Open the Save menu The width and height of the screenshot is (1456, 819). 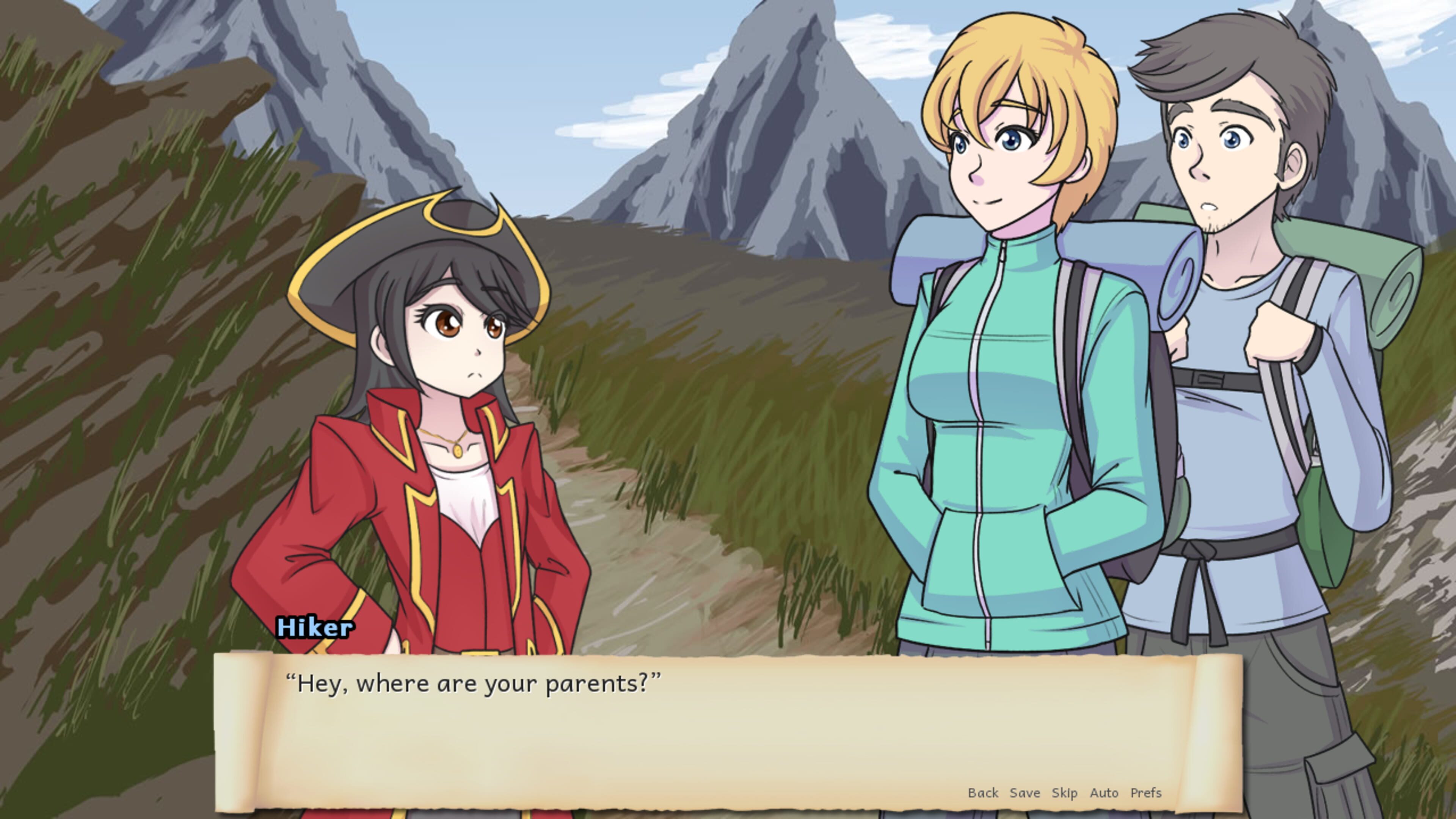click(x=1025, y=793)
